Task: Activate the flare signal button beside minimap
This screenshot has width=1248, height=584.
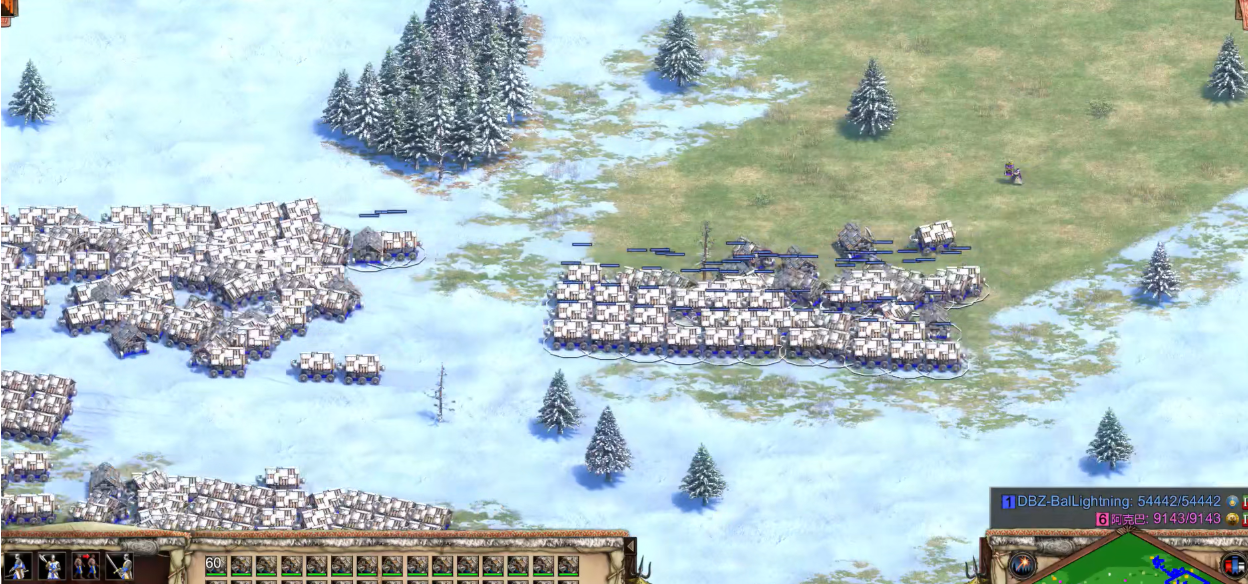Action: (x=1023, y=566)
